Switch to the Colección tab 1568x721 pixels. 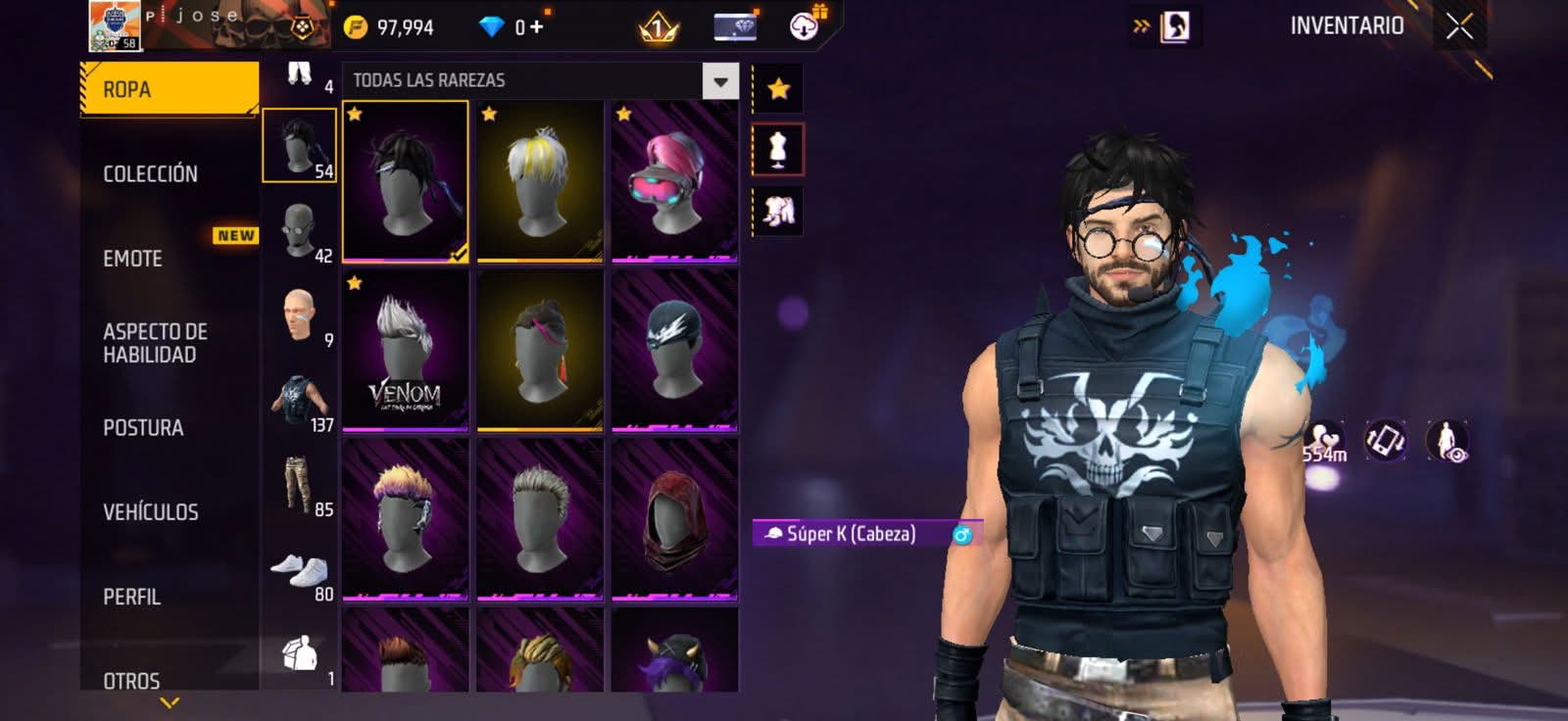[150, 174]
